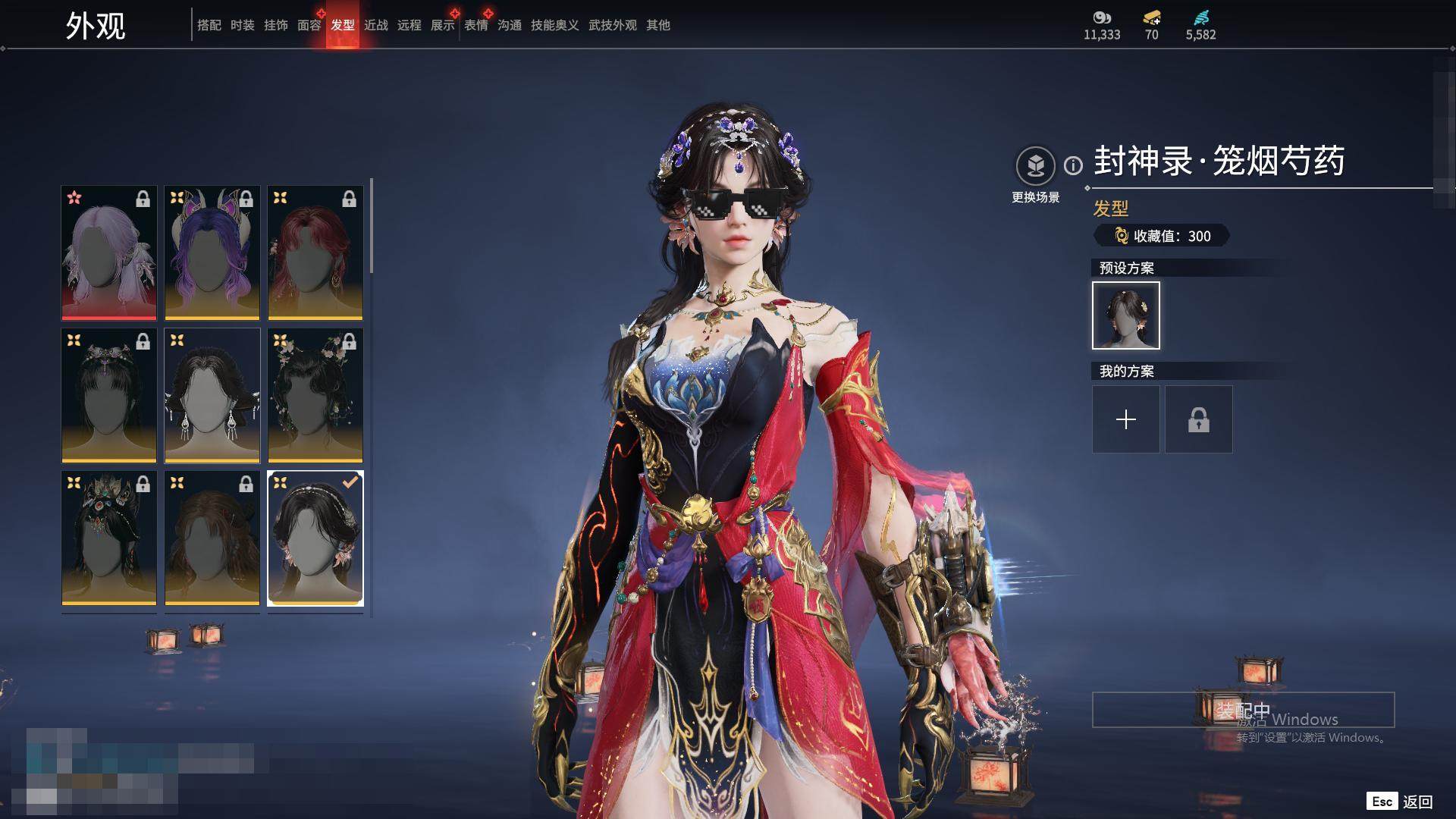Switch to 远程 ranged tab
Screen dimensions: 1456x819
point(409,25)
